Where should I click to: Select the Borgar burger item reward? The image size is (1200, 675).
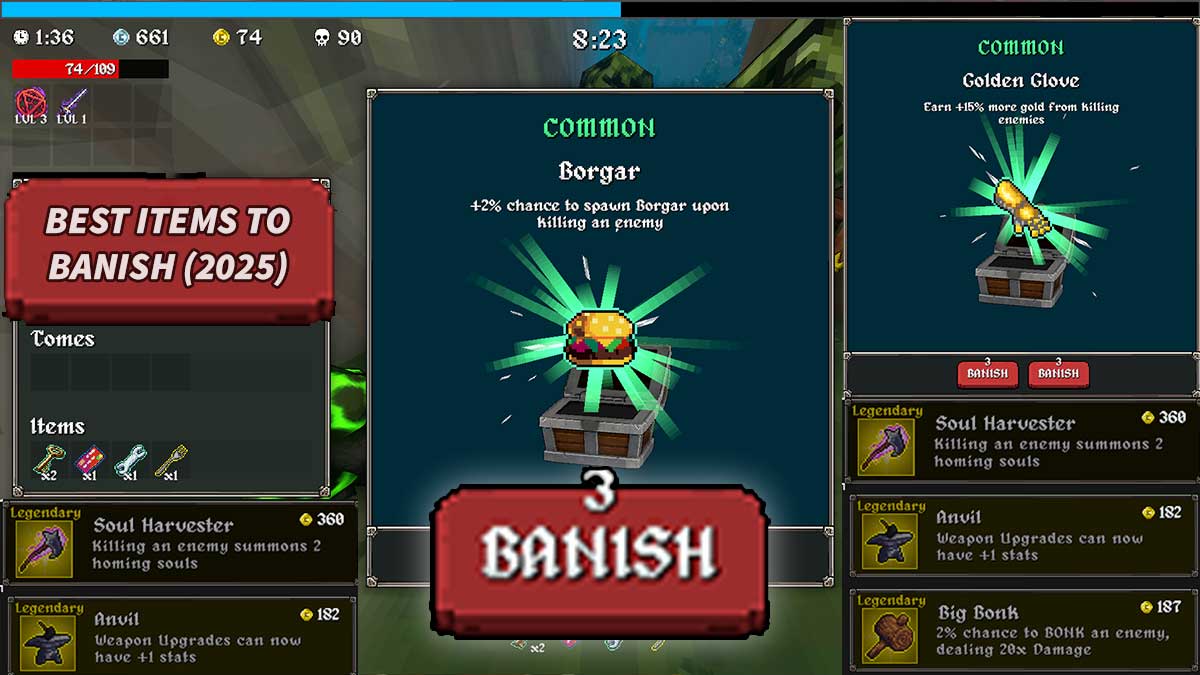click(x=601, y=337)
